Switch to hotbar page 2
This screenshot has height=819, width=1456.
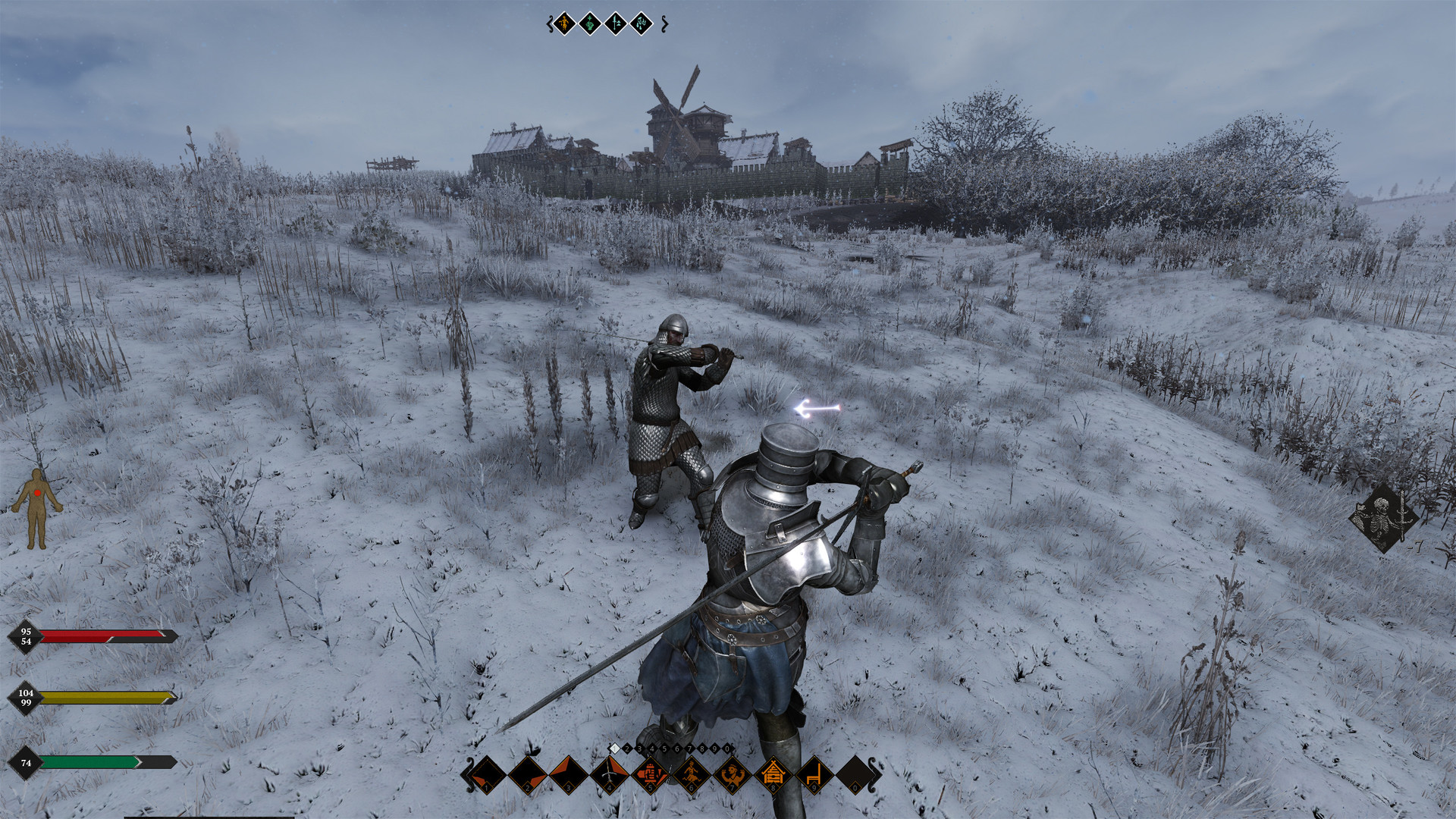pos(627,748)
